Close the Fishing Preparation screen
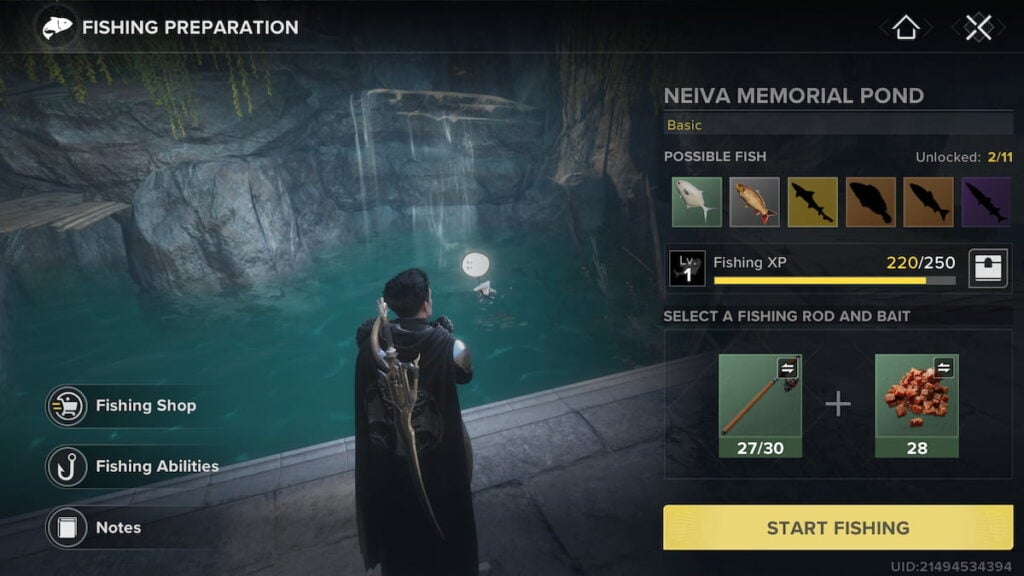The width and height of the screenshot is (1024, 576). pos(977,28)
